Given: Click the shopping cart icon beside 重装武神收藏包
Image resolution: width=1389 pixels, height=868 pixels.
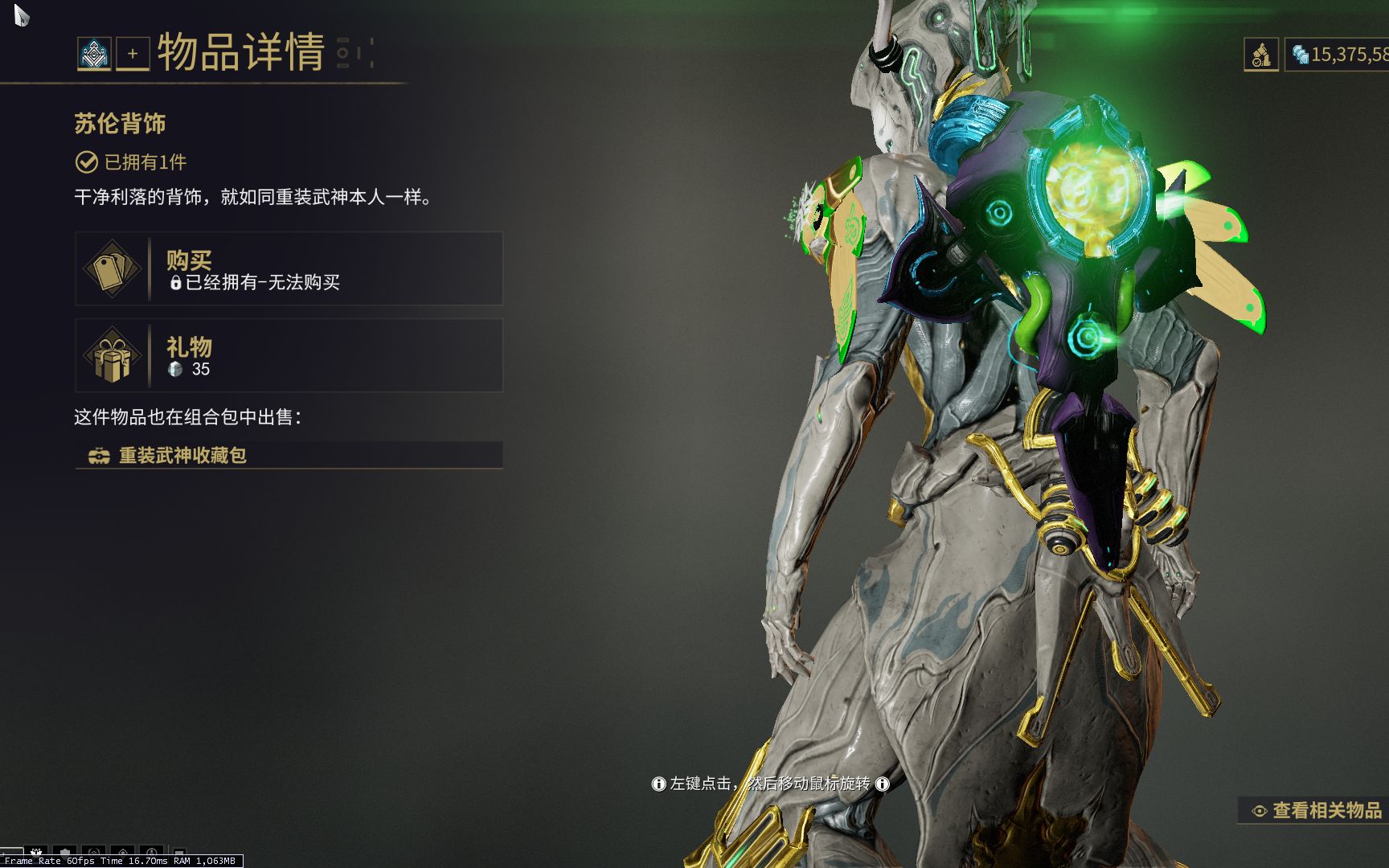Looking at the screenshot, I should click(99, 457).
